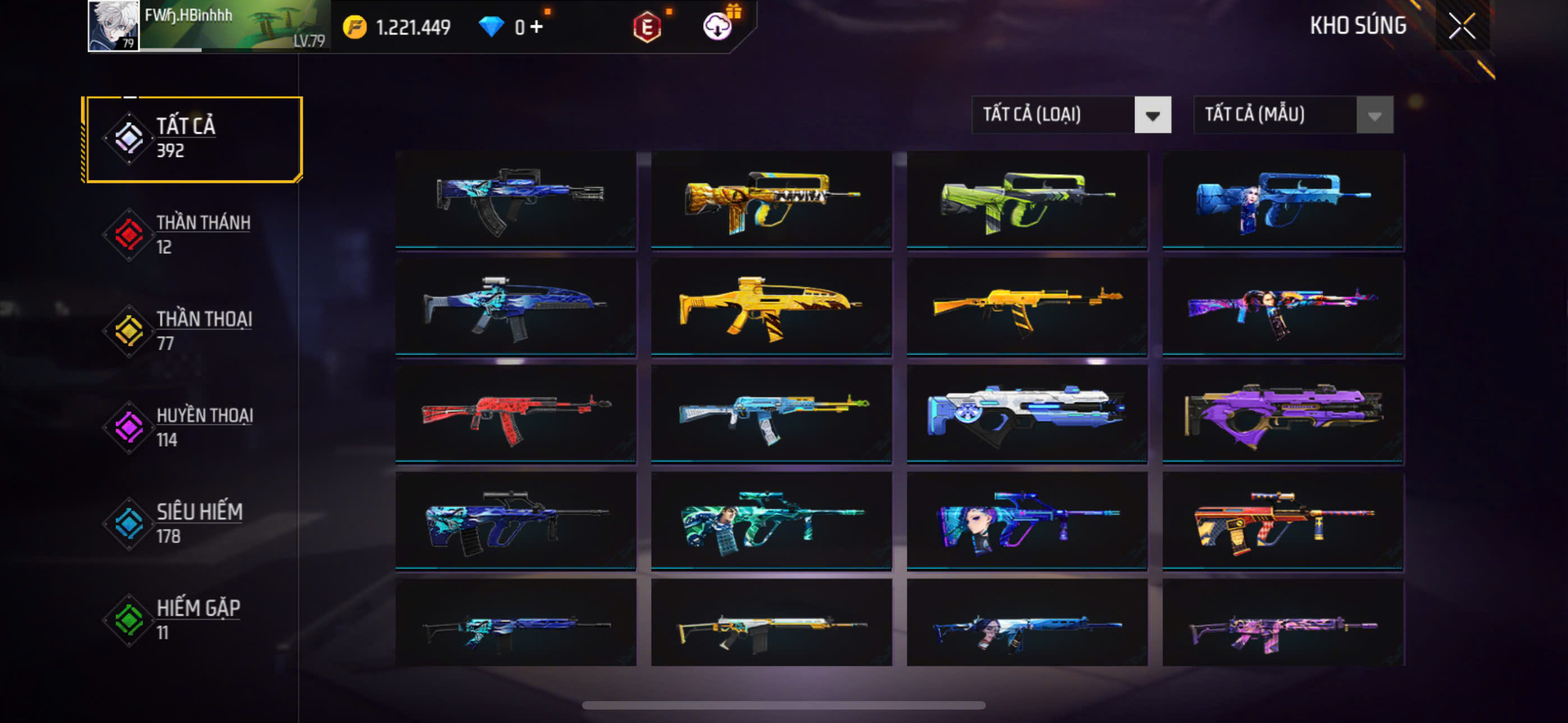Click the plus to add diamonds

pos(536,27)
